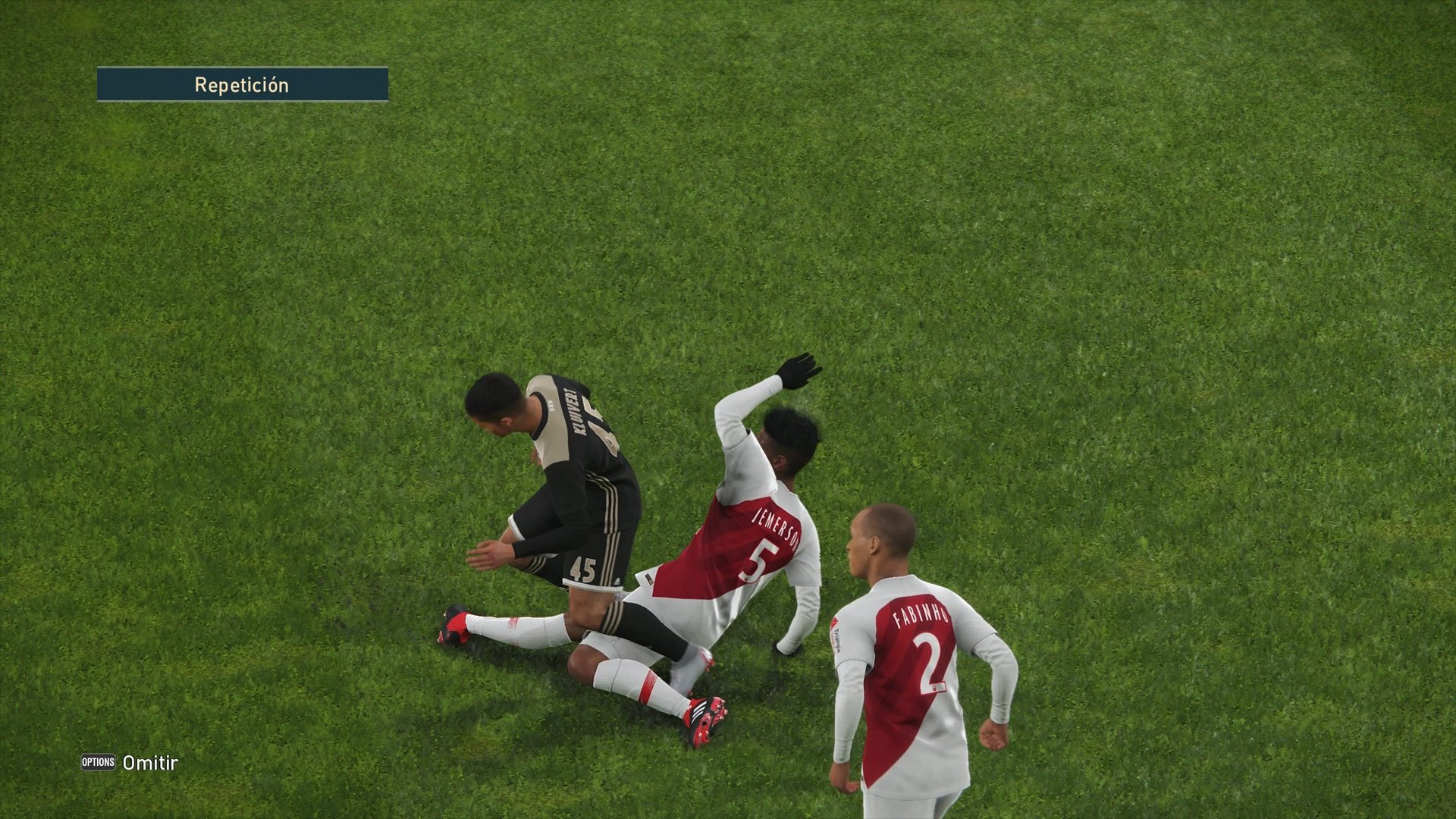This screenshot has width=1456, height=819.
Task: Click the OPTIONS button icon
Action: click(x=98, y=764)
